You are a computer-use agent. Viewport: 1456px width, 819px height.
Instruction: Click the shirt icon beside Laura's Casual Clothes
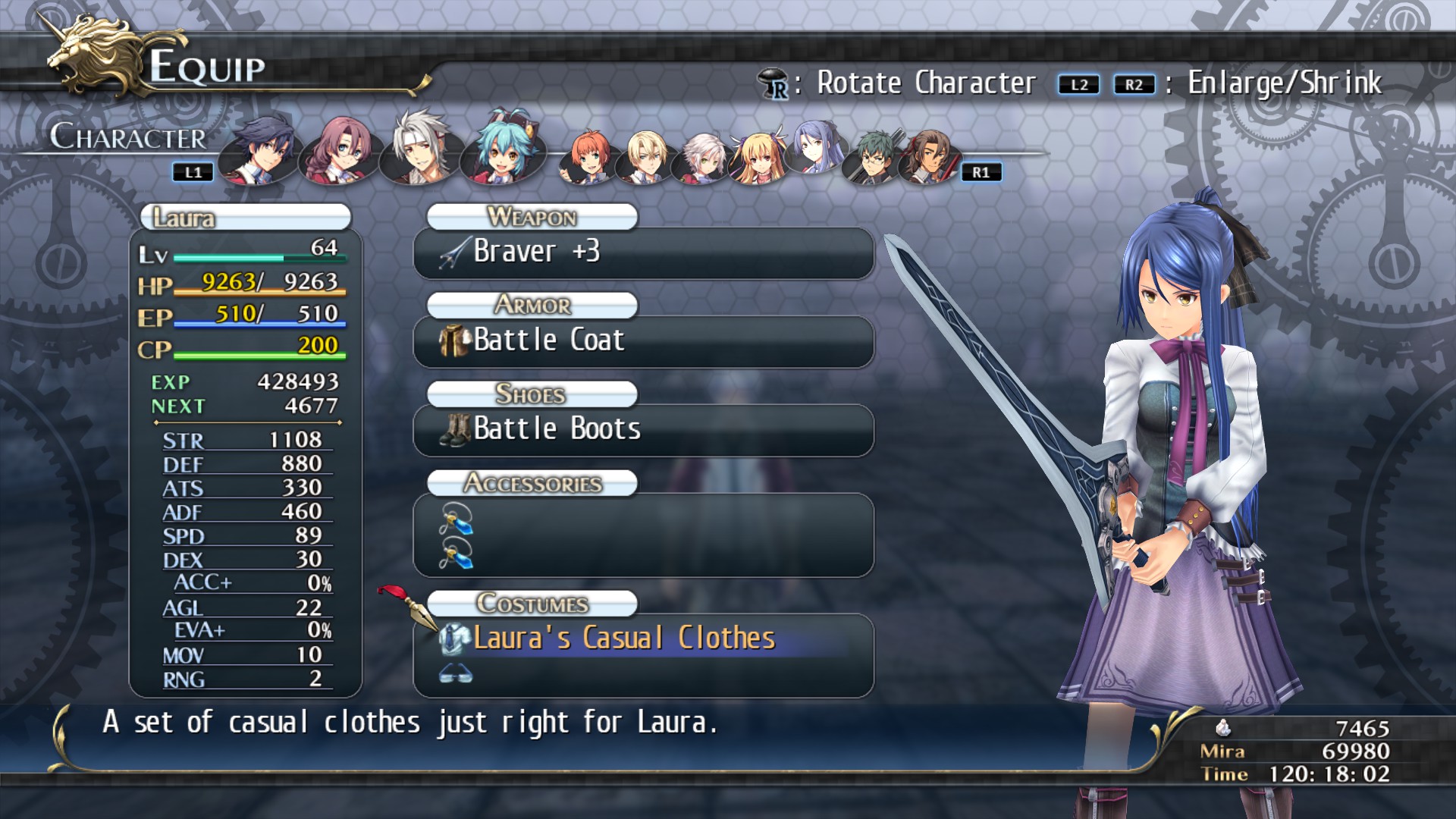click(x=453, y=638)
